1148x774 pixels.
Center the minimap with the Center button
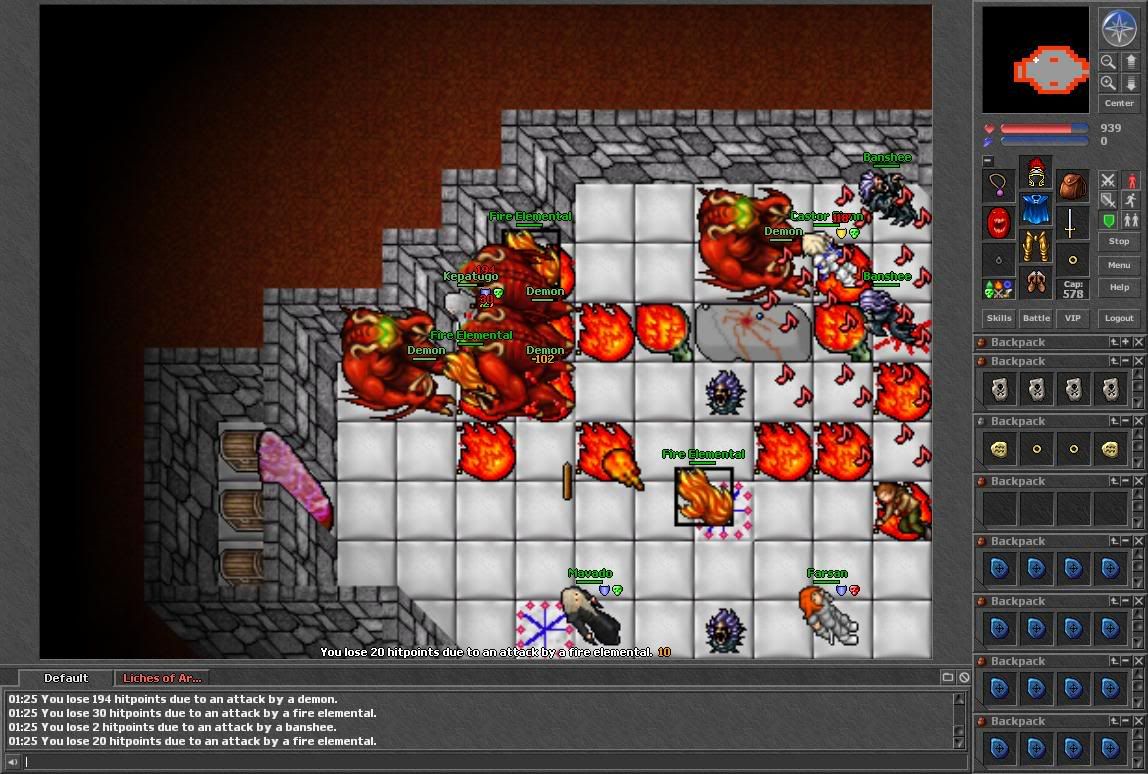tap(1119, 103)
